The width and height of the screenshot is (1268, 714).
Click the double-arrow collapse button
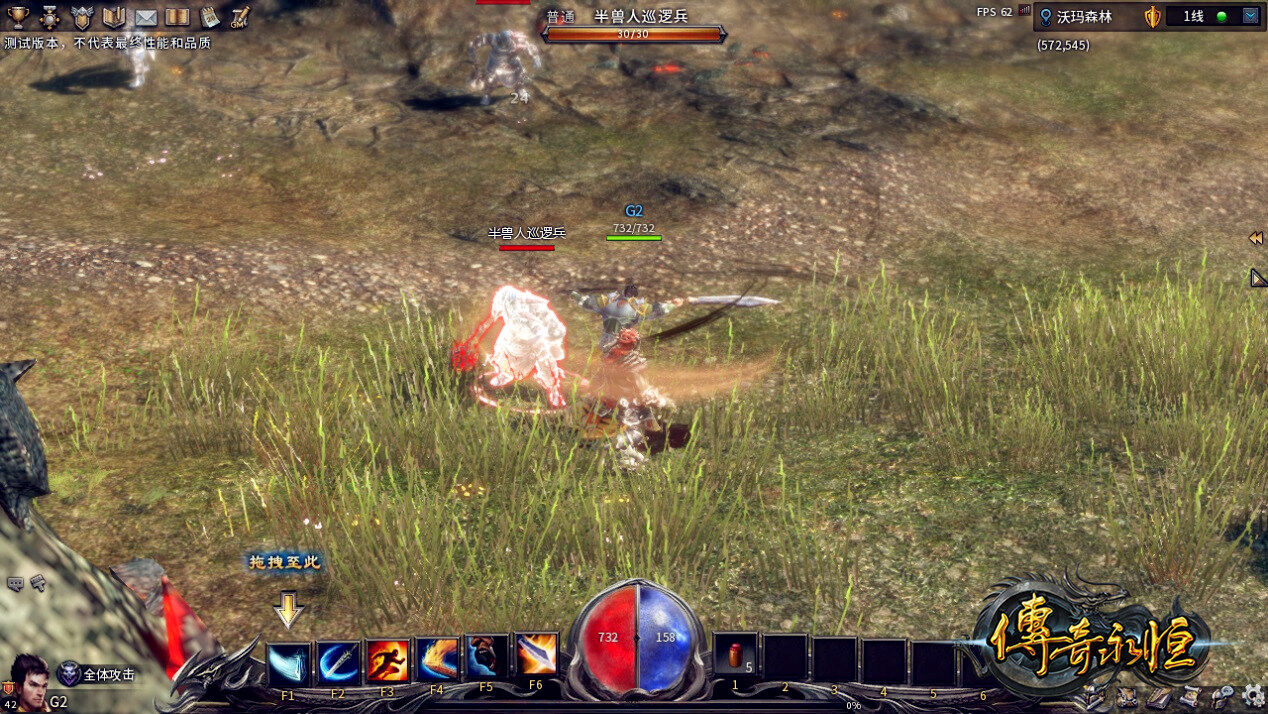click(x=1255, y=238)
